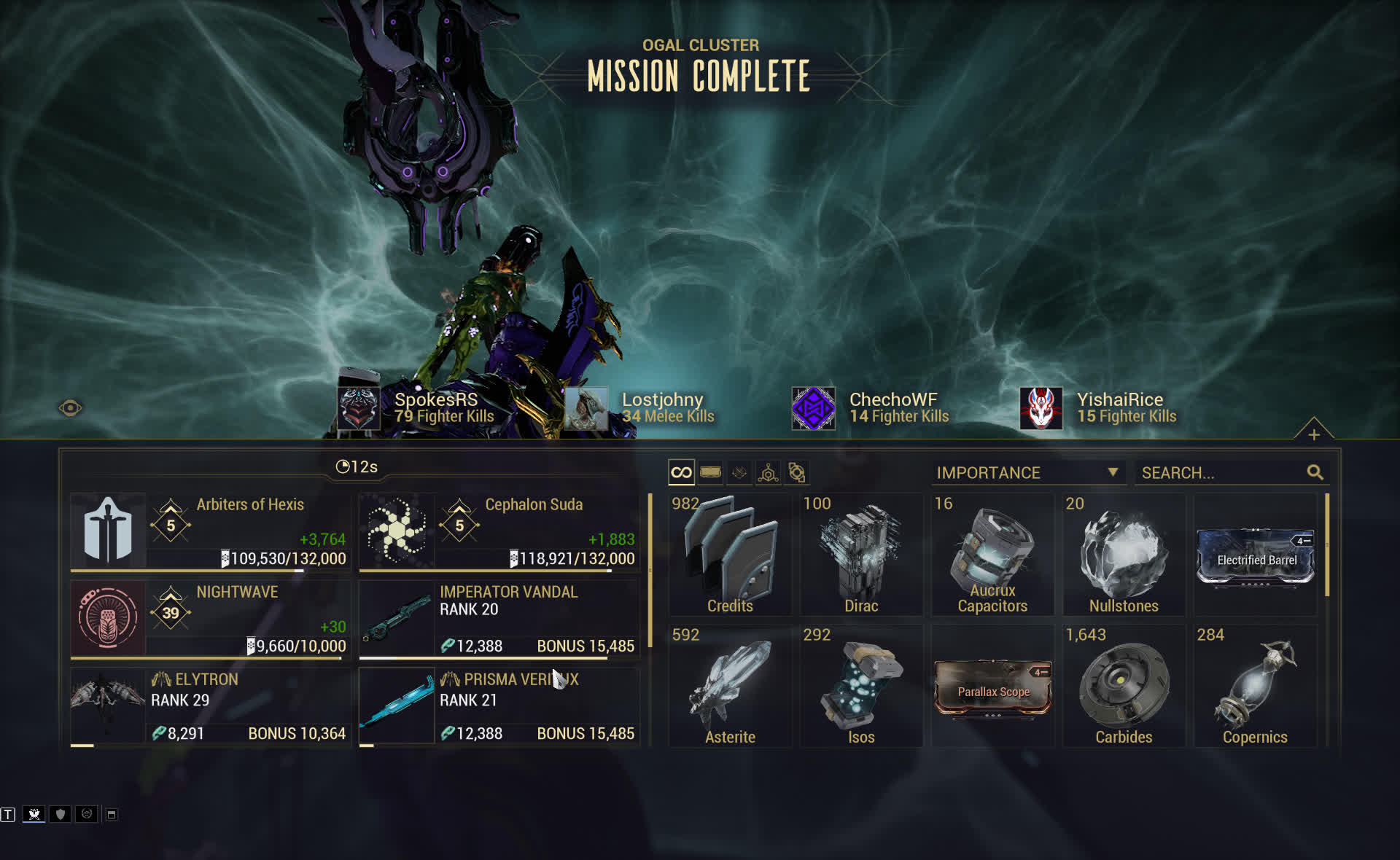
Task: View the Imperator Vandal rank progress
Action: click(x=499, y=619)
